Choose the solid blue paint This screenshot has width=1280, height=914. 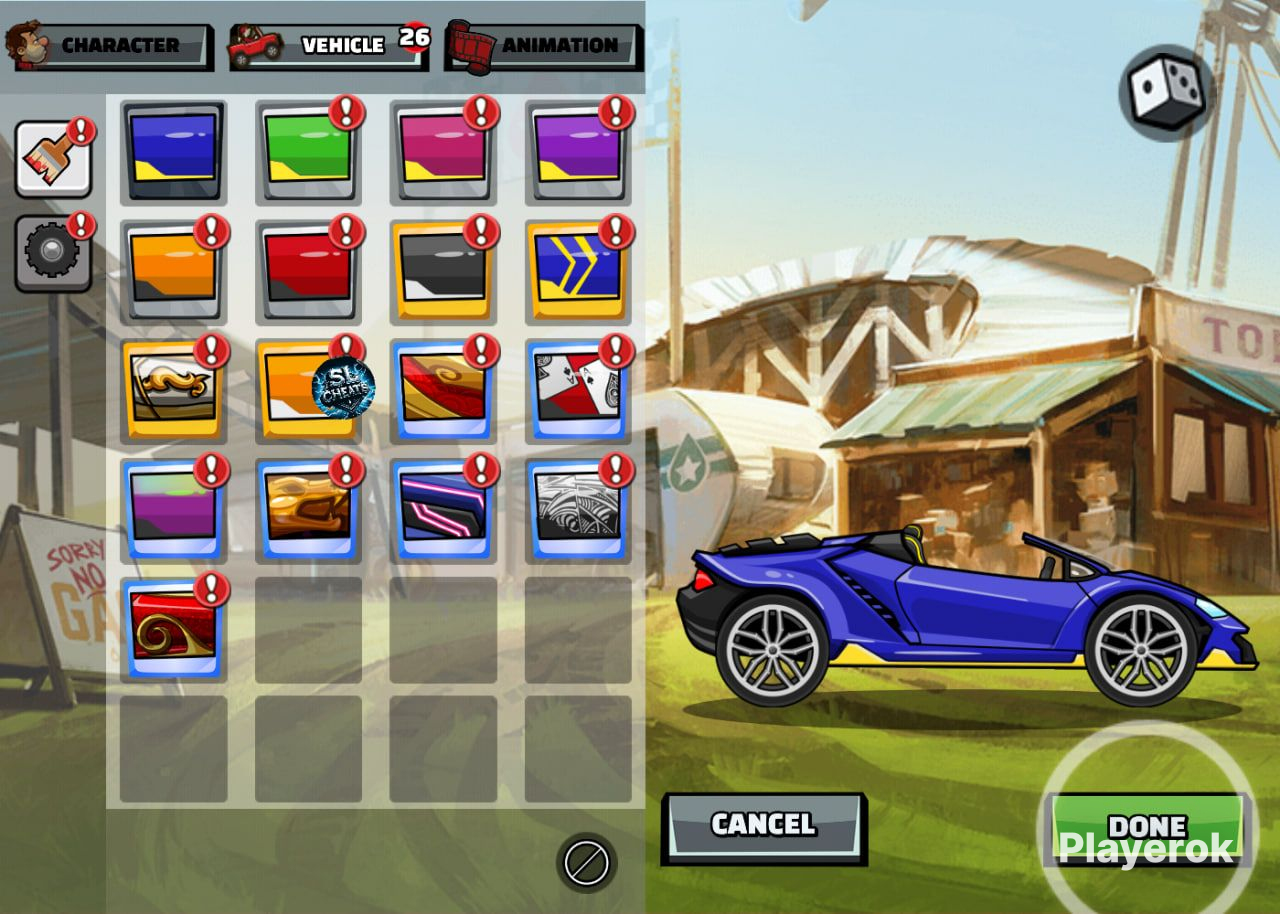(173, 151)
